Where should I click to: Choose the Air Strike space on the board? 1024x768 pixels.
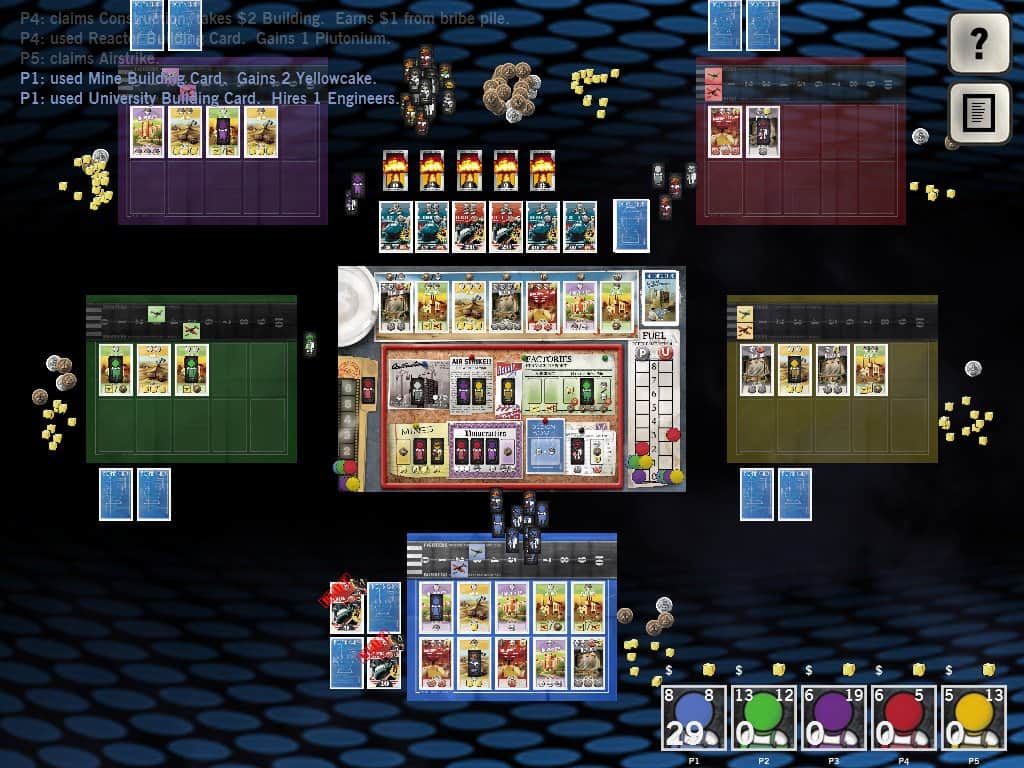(472, 385)
